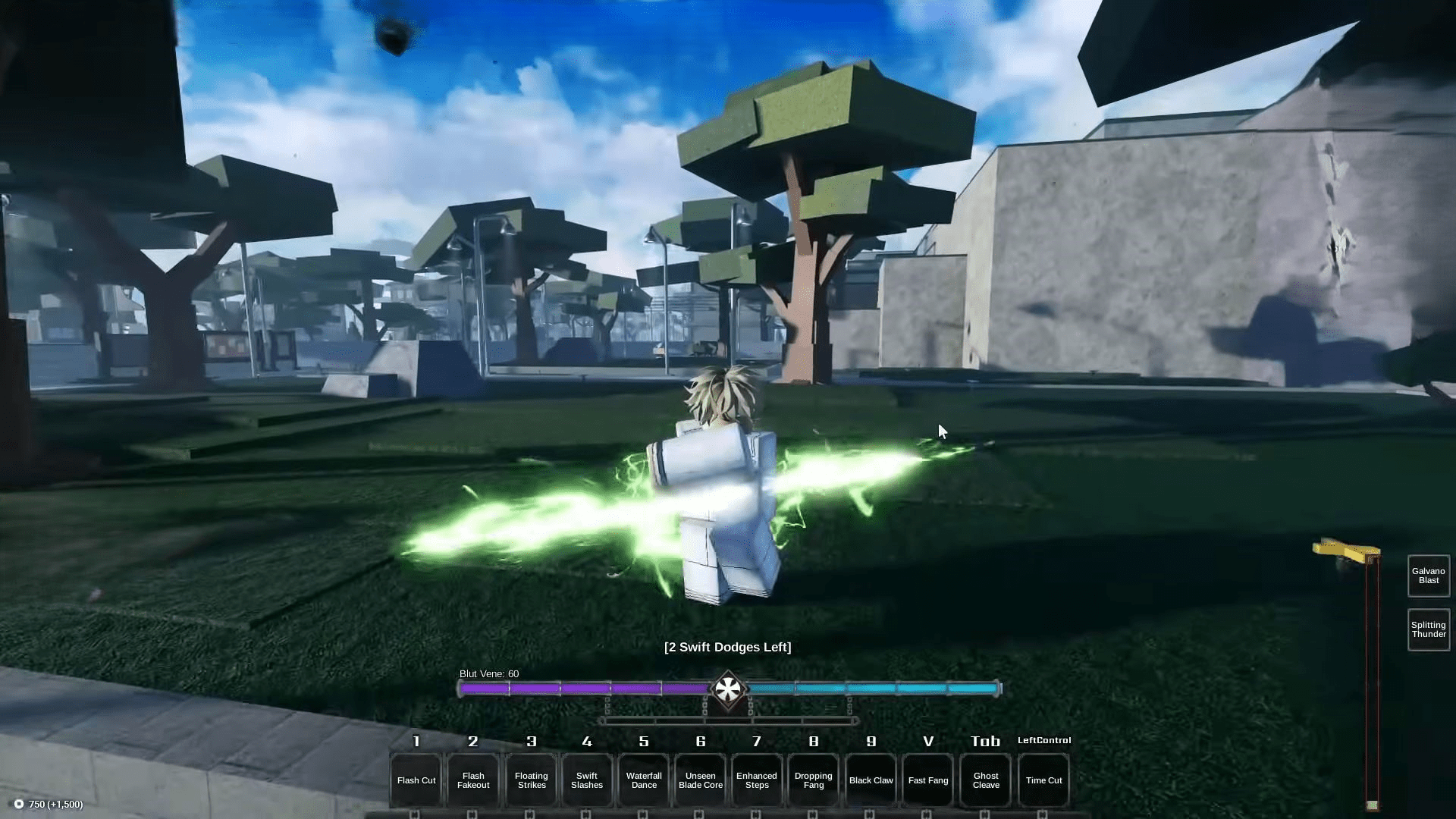The width and height of the screenshot is (1456, 819).
Task: Use the Swift Slashes ability
Action: click(x=587, y=780)
